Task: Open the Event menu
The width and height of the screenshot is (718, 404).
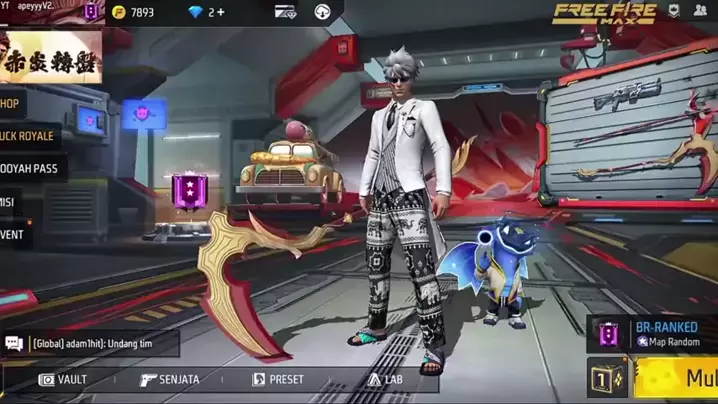Action: tap(14, 235)
